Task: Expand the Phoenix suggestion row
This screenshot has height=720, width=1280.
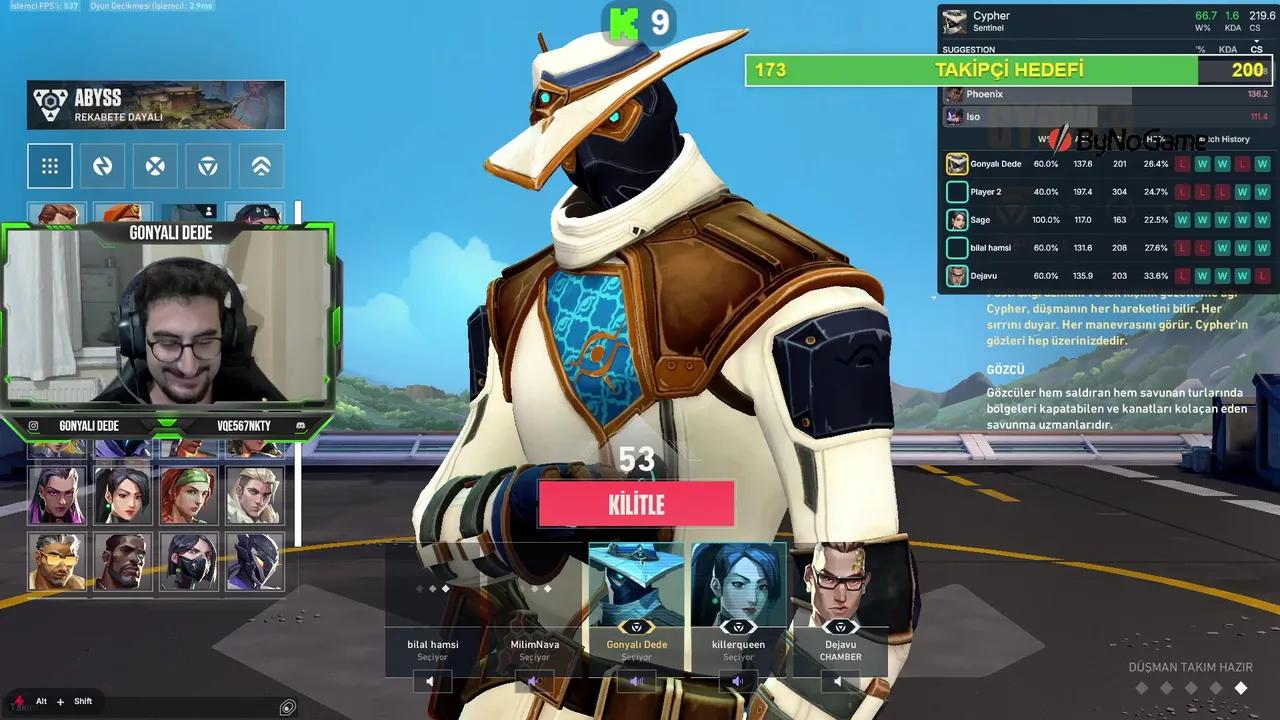Action: click(x=1050, y=93)
